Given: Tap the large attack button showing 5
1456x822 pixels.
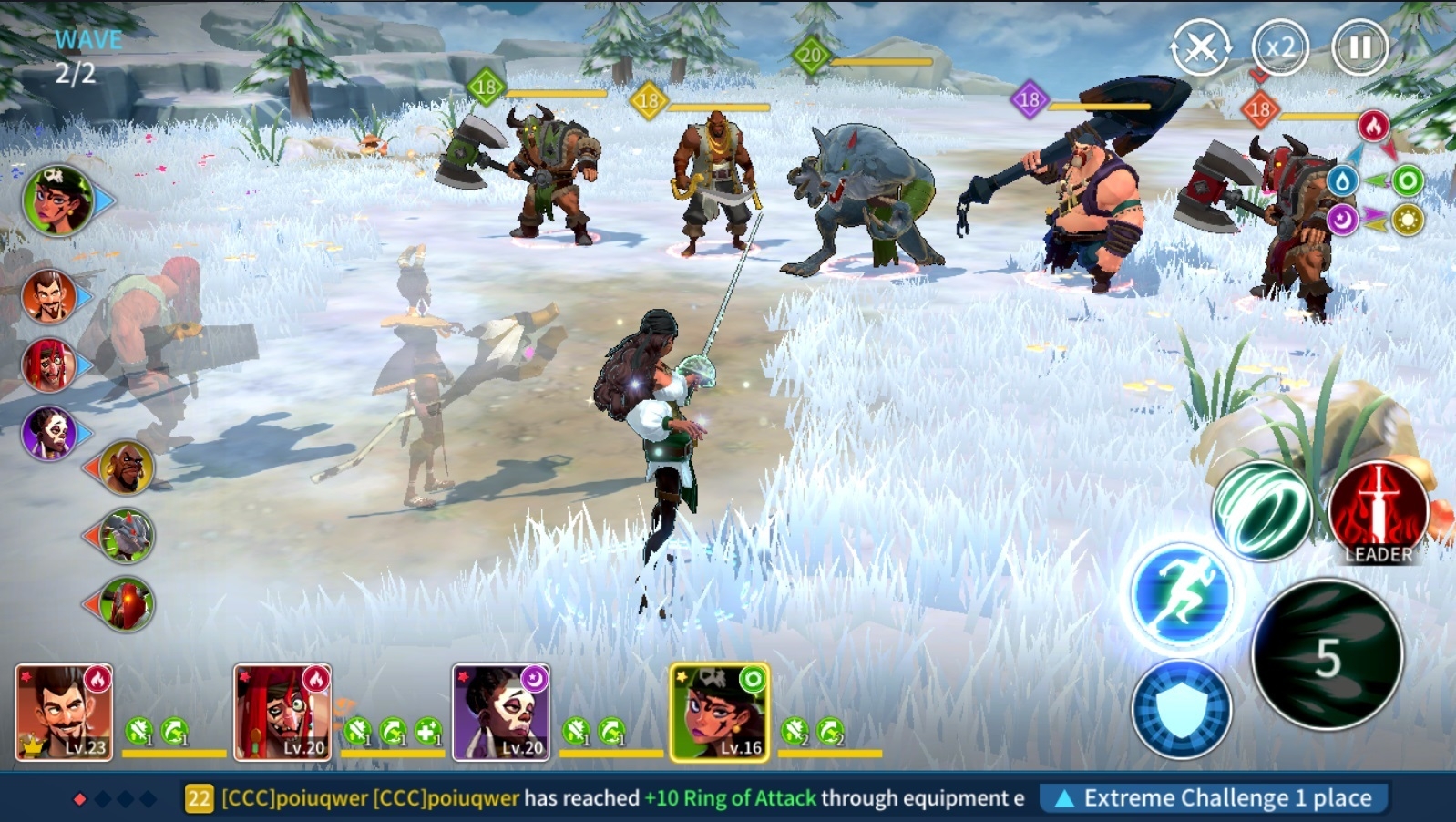Looking at the screenshot, I should [x=1328, y=654].
